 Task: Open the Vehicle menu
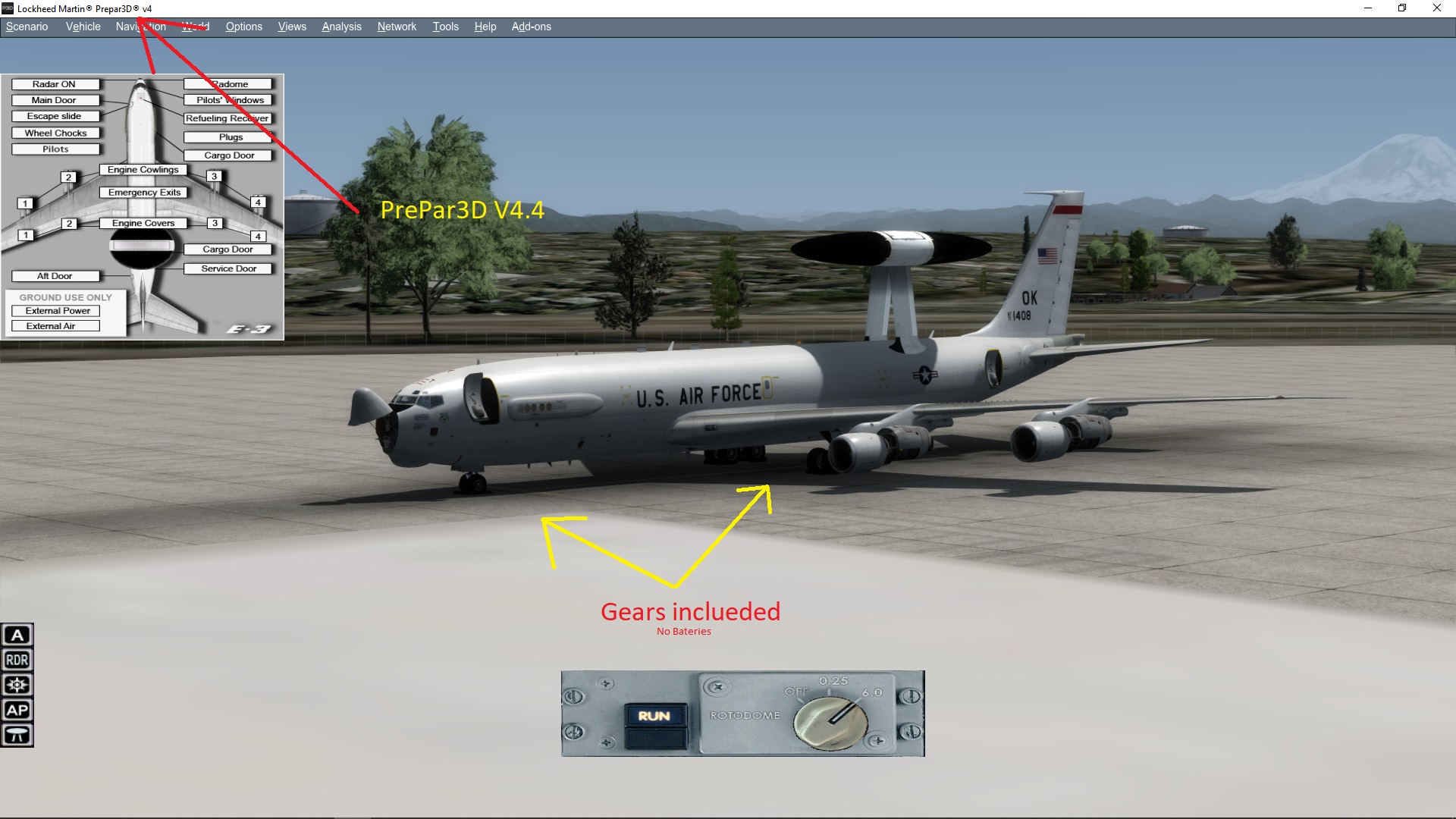pyautogui.click(x=83, y=27)
